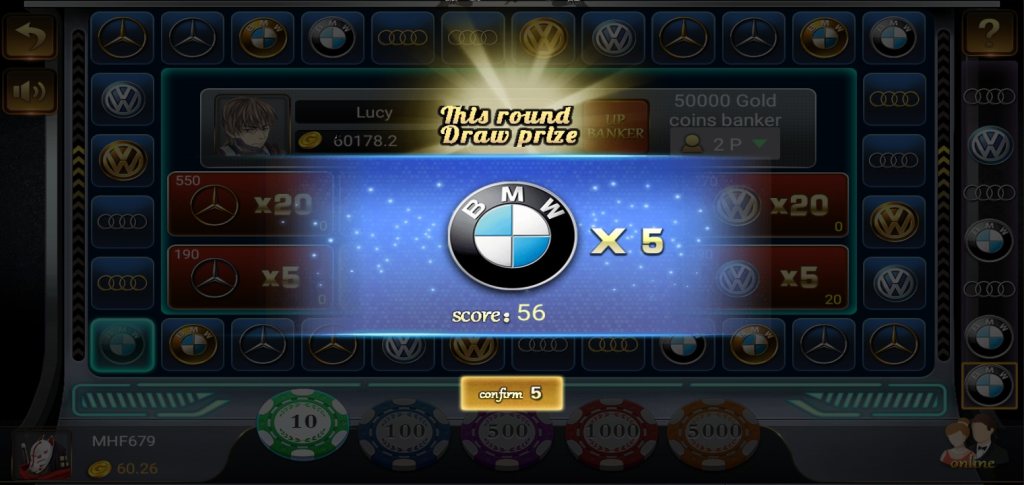The width and height of the screenshot is (1024, 485).
Task: Open the question mark help
Action: click(x=989, y=34)
